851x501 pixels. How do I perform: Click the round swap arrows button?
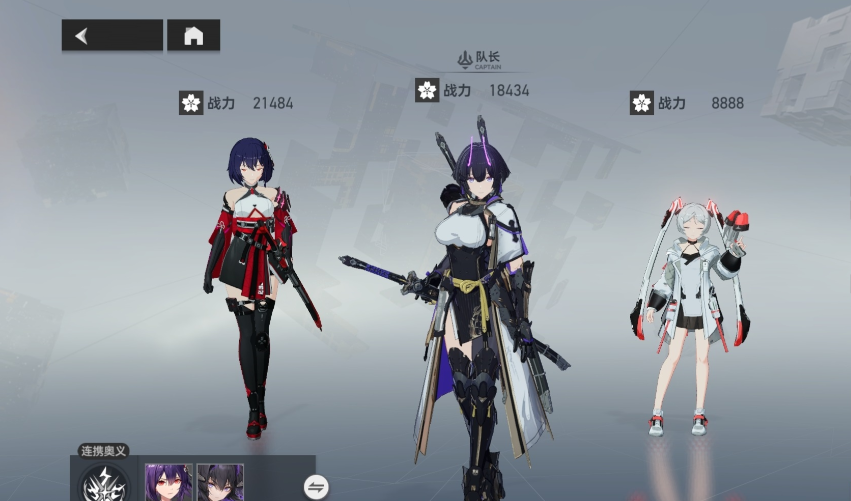316,487
